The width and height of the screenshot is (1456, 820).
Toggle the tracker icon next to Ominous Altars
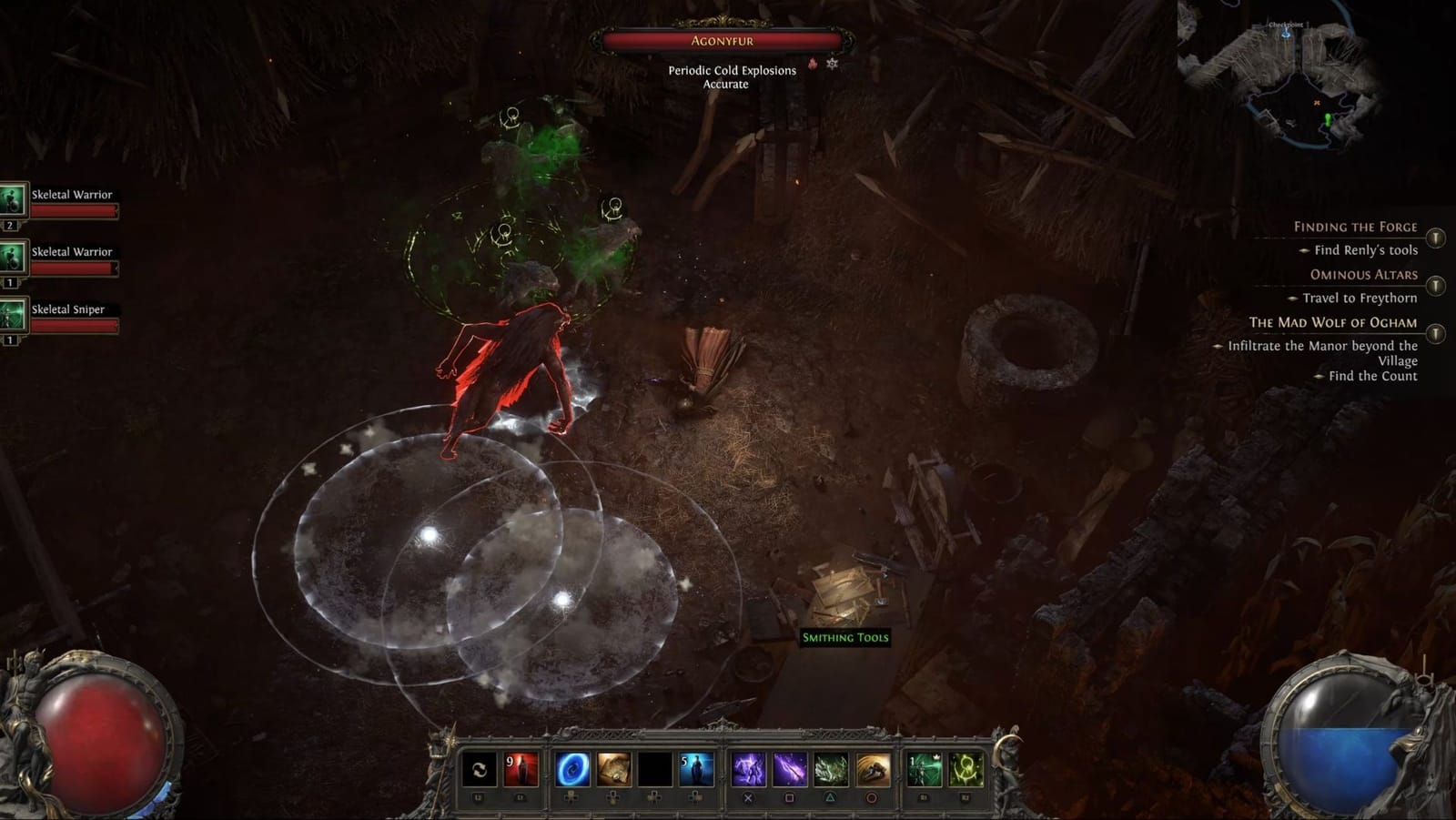(x=1436, y=286)
